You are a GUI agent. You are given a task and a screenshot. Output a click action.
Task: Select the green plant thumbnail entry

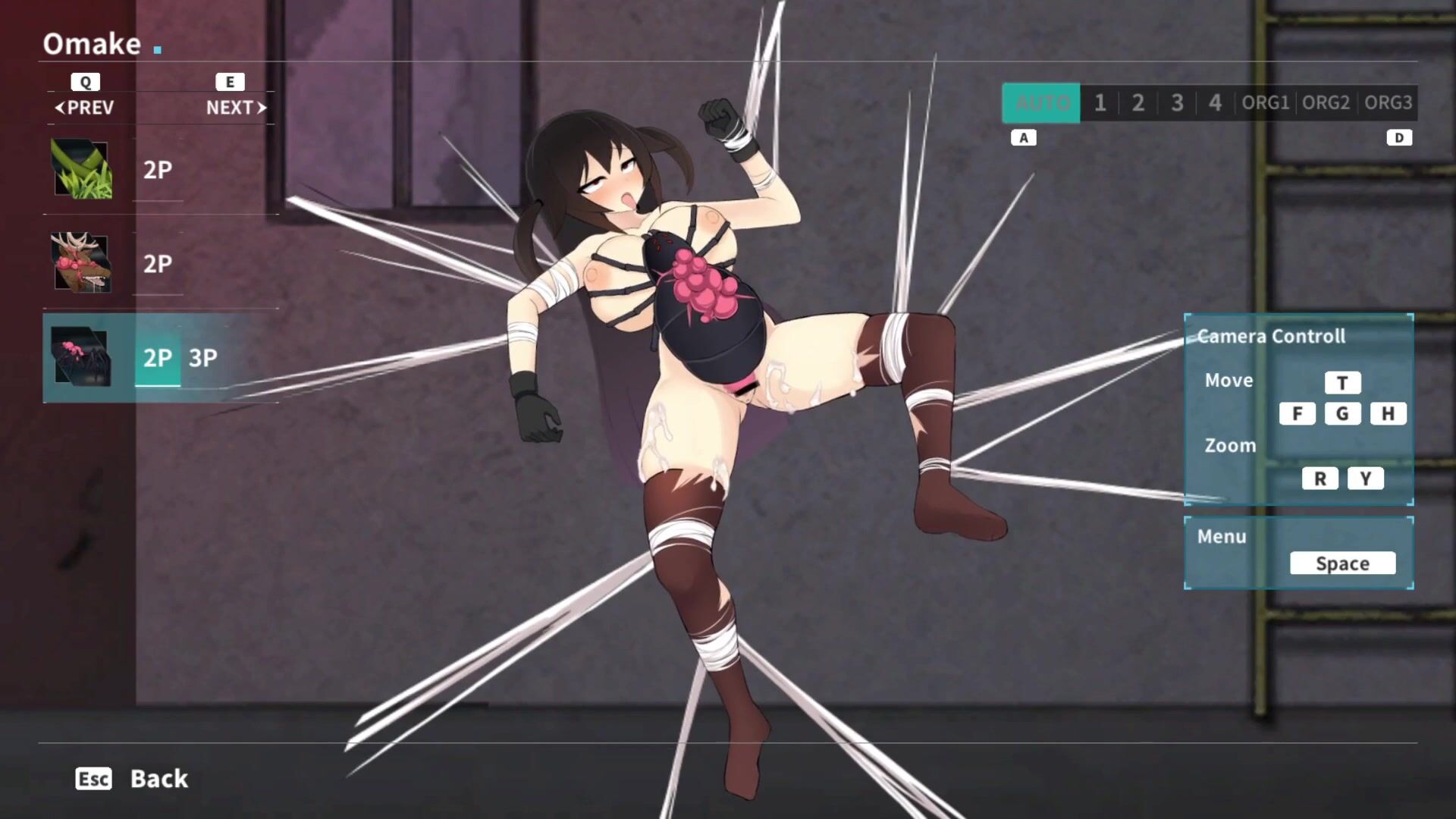[82, 169]
